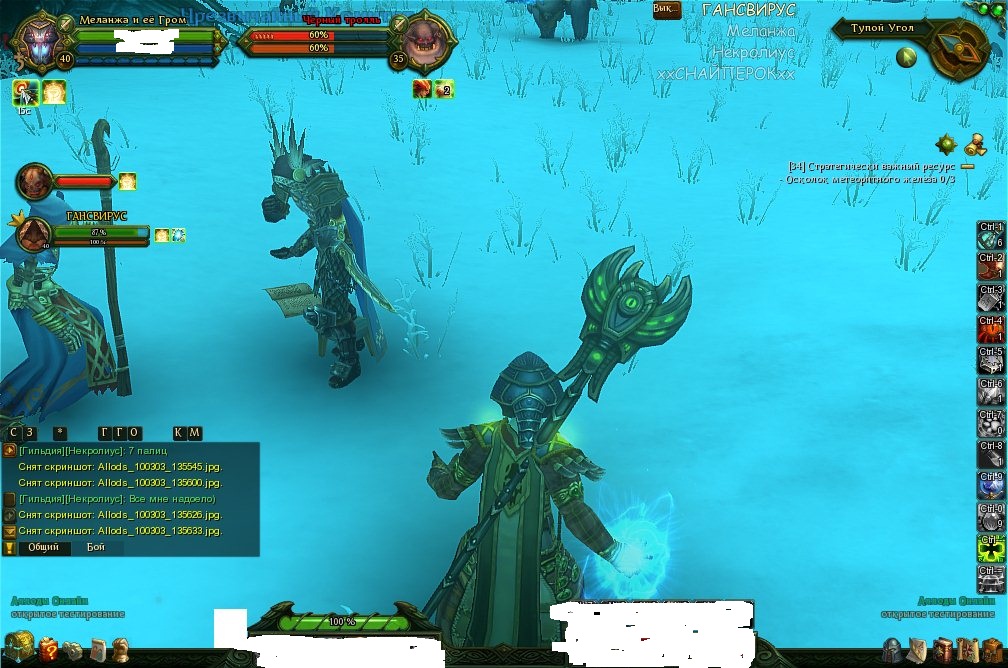Use the Ctrl-9 blue item slot
1008x668 pixels.
click(991, 485)
